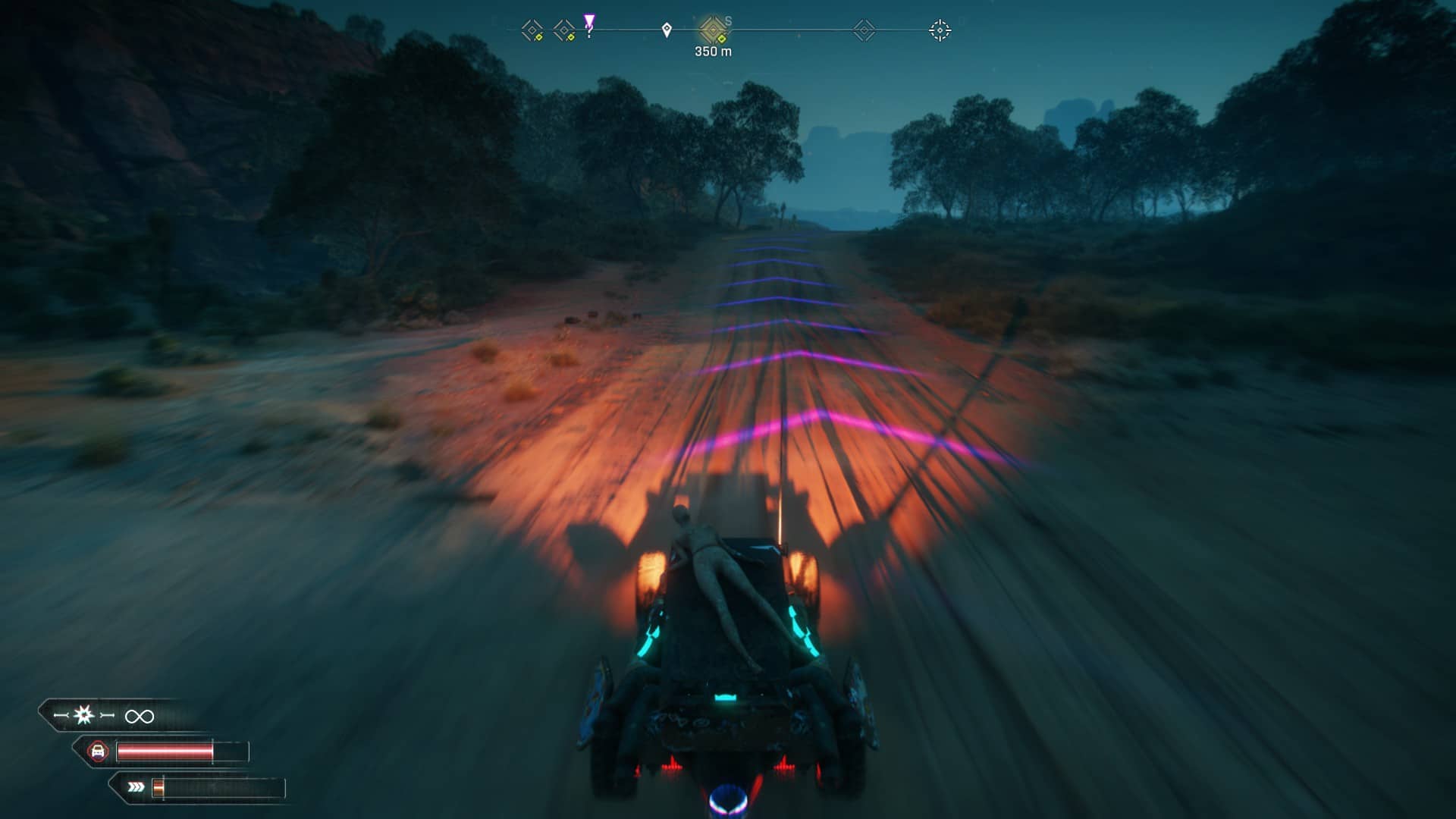1456x819 pixels.
Task: Click the infinity ammo symbol
Action: (x=139, y=716)
